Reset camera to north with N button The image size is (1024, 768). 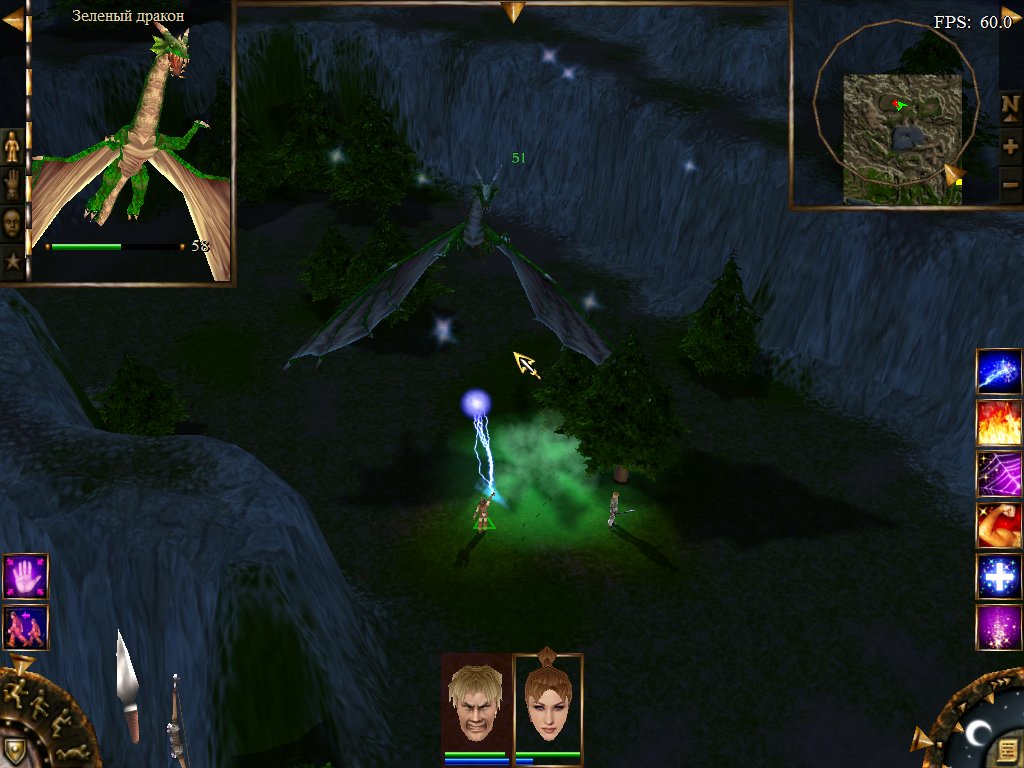click(x=1010, y=106)
